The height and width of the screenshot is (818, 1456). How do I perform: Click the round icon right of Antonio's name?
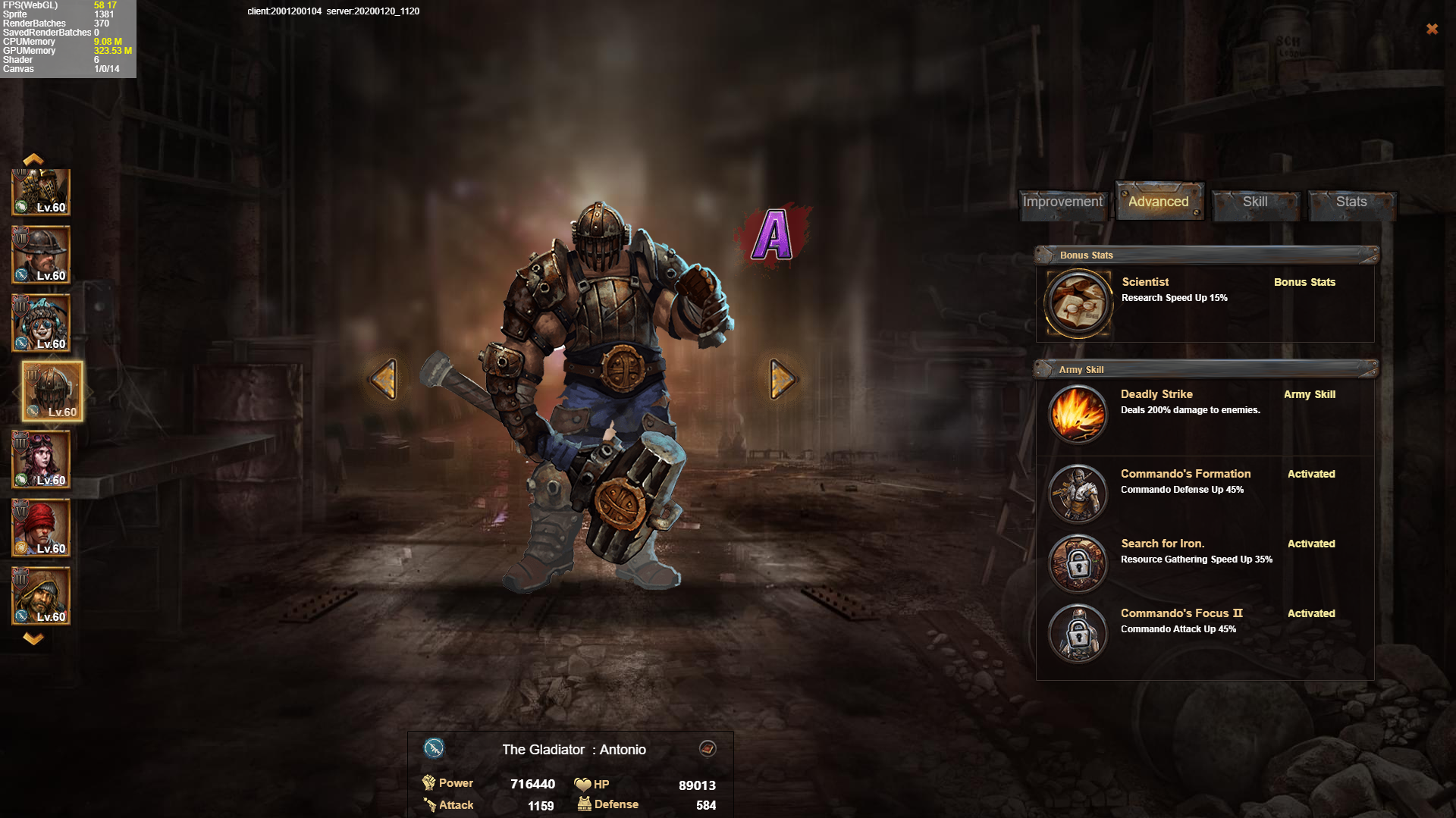[x=708, y=749]
